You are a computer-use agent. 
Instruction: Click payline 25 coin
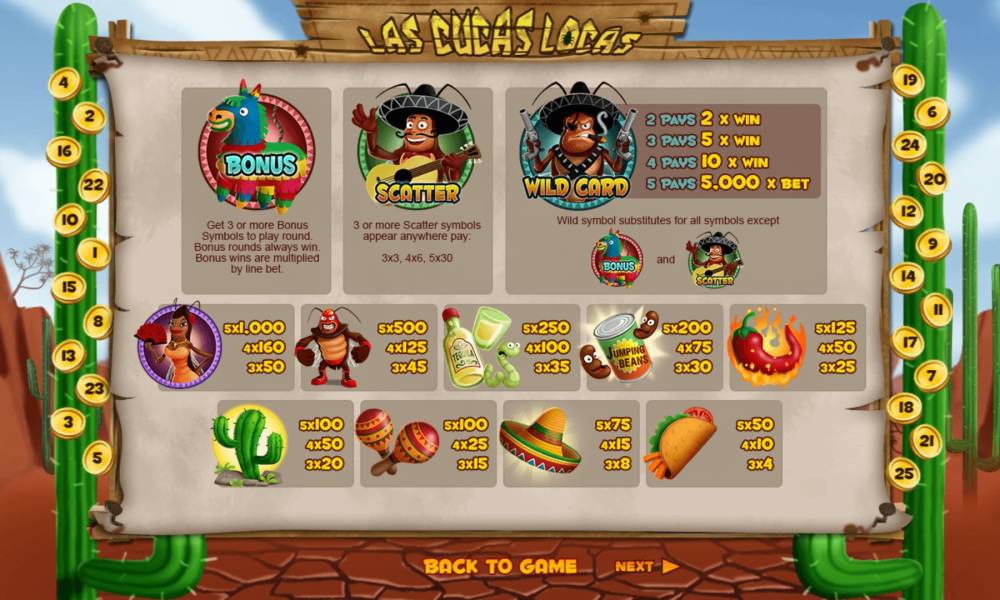(x=904, y=473)
